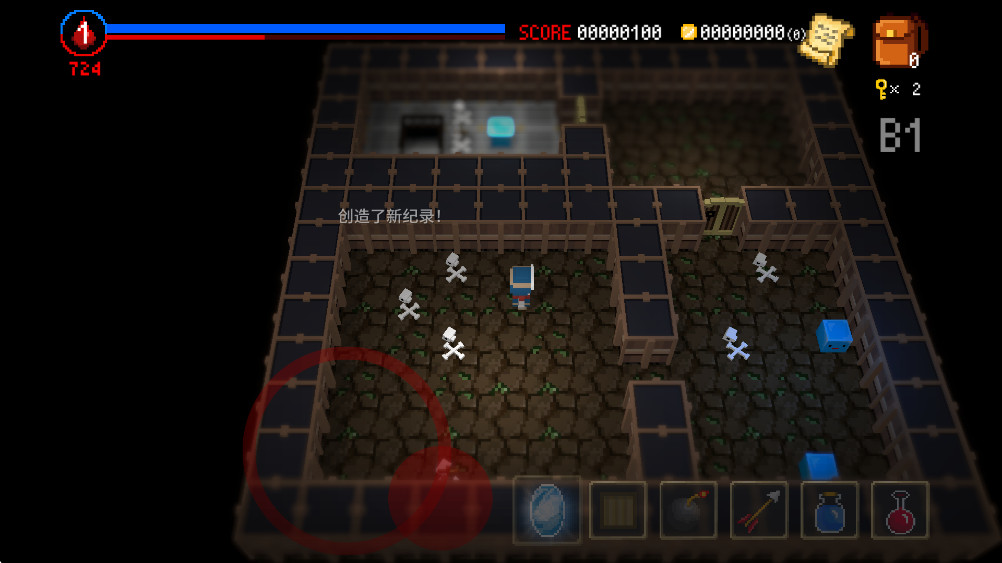Equip the arrow from the hotbar

[x=759, y=510]
